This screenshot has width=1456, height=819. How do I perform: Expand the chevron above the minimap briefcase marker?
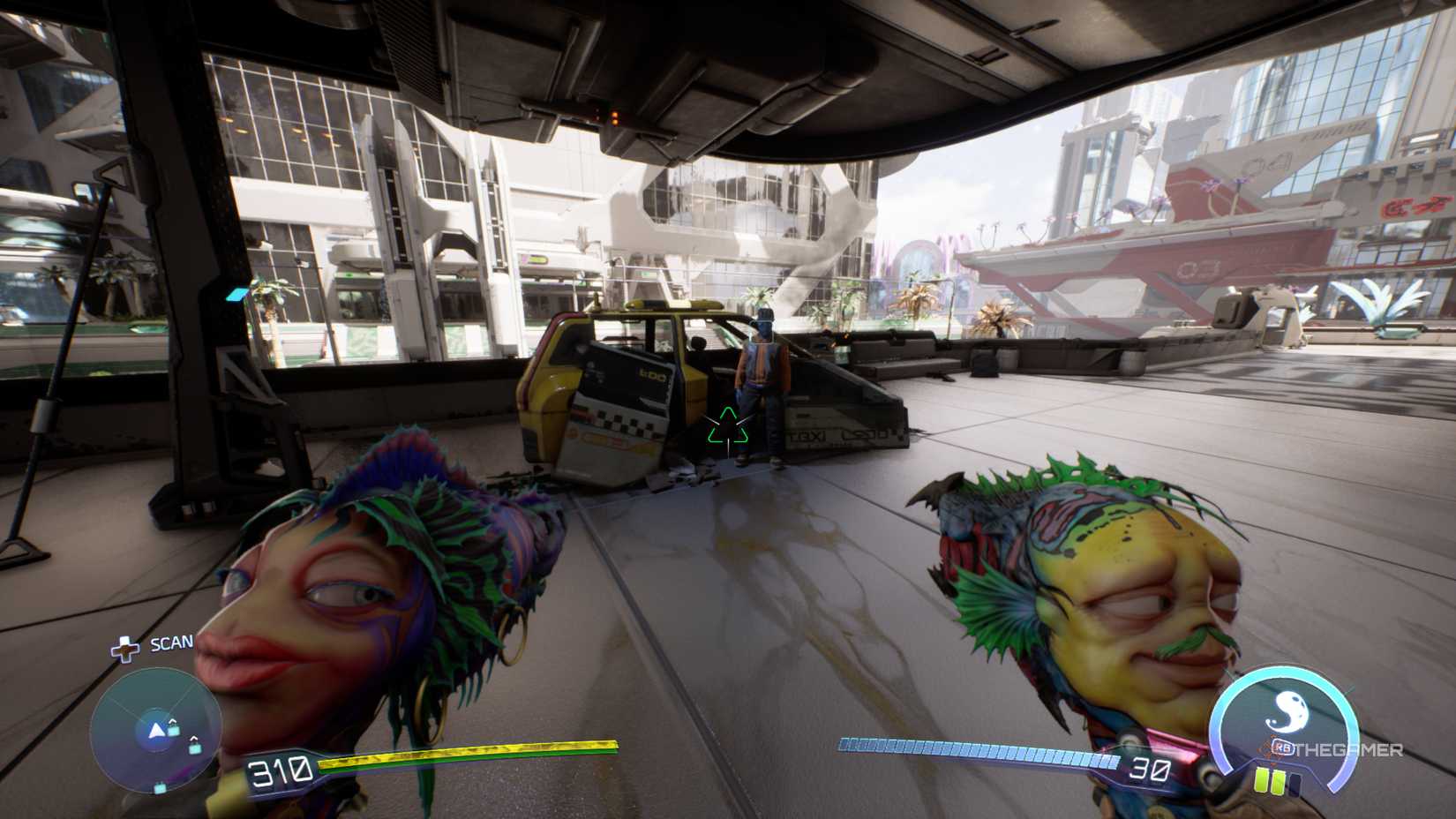coord(172,722)
